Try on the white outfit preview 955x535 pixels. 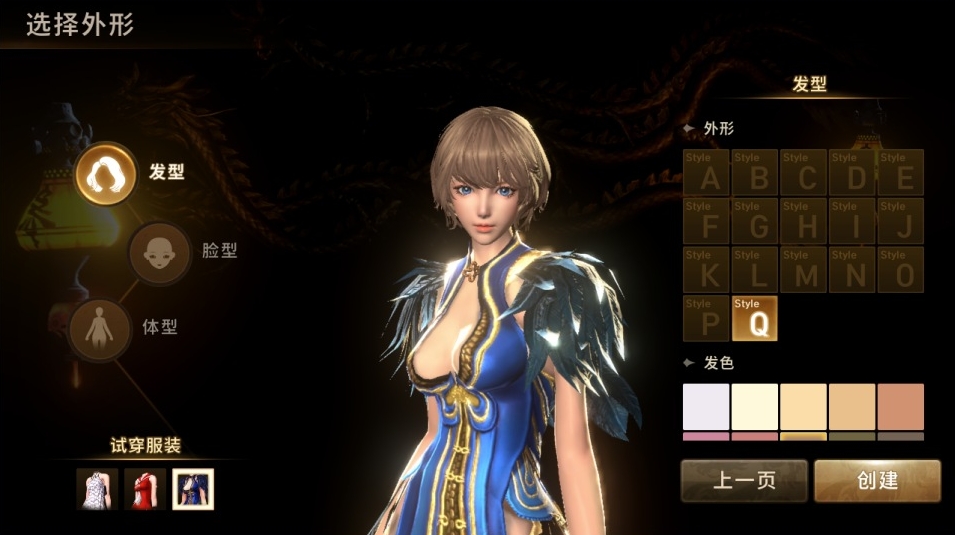pyautogui.click(x=97, y=489)
